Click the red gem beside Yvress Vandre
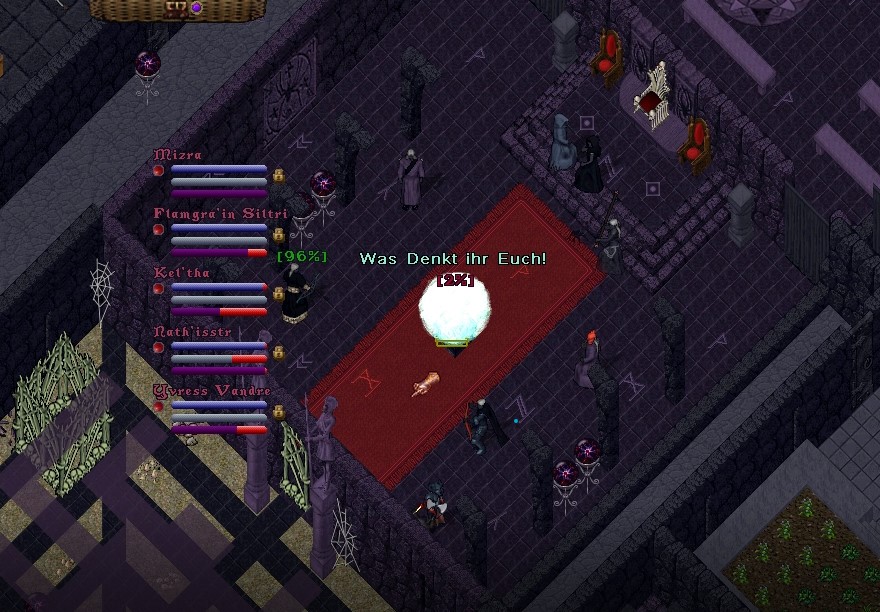This screenshot has width=880, height=612. click(158, 406)
